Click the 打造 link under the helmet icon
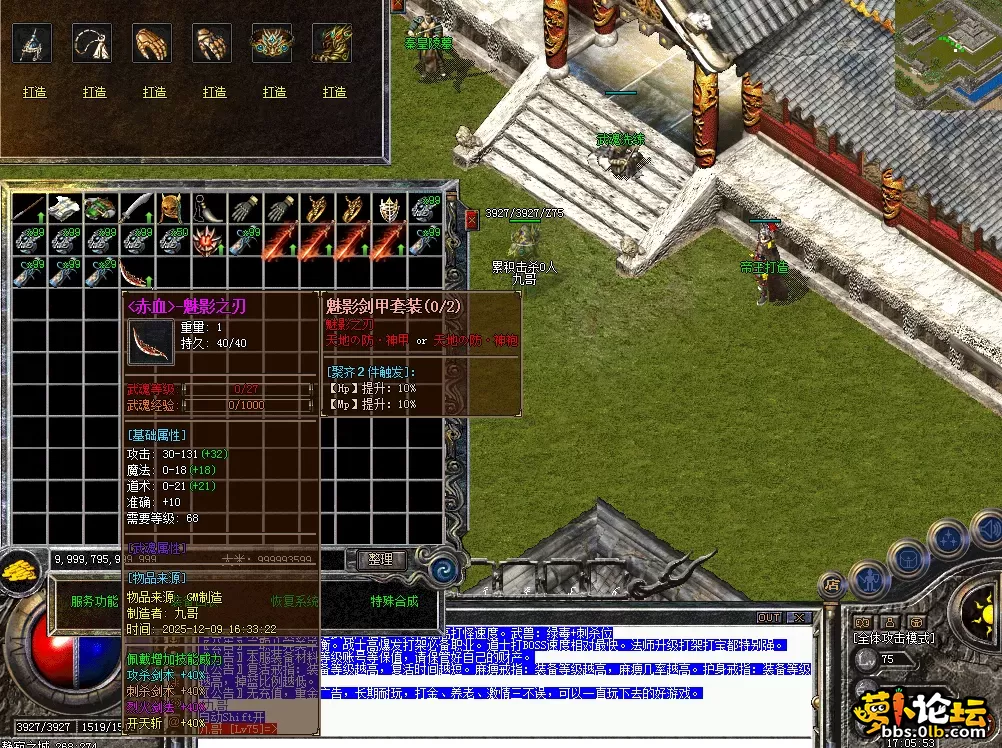Image resolution: width=1002 pixels, height=748 pixels. pyautogui.click(x=34, y=92)
